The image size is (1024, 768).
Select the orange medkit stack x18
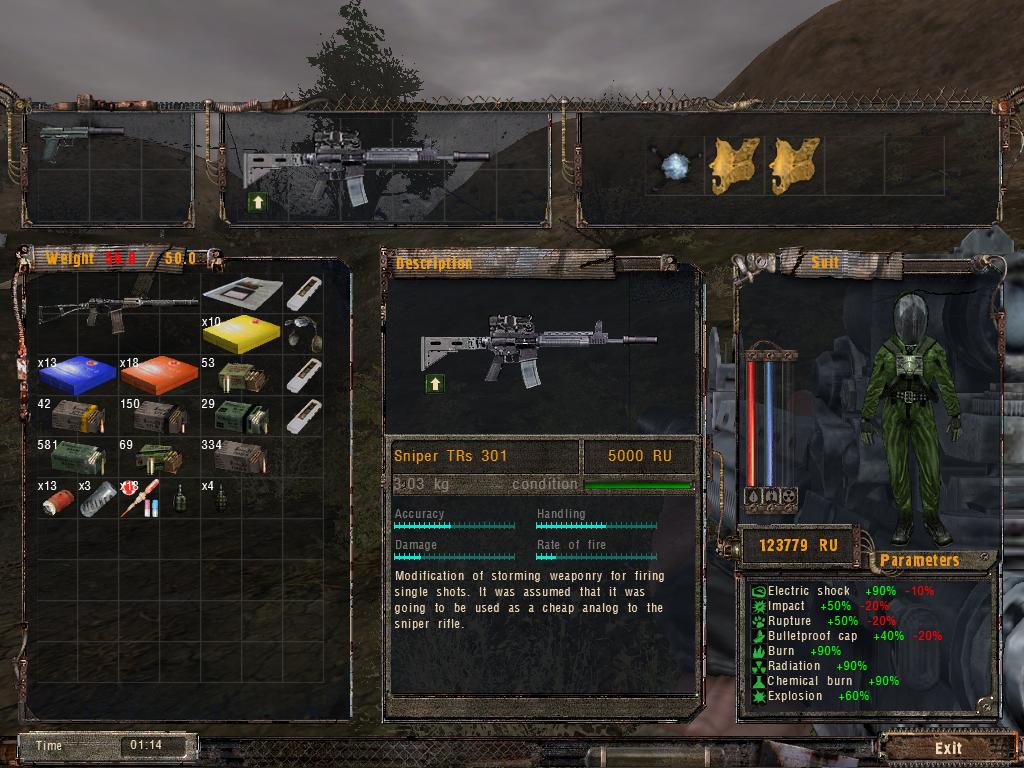[x=159, y=373]
